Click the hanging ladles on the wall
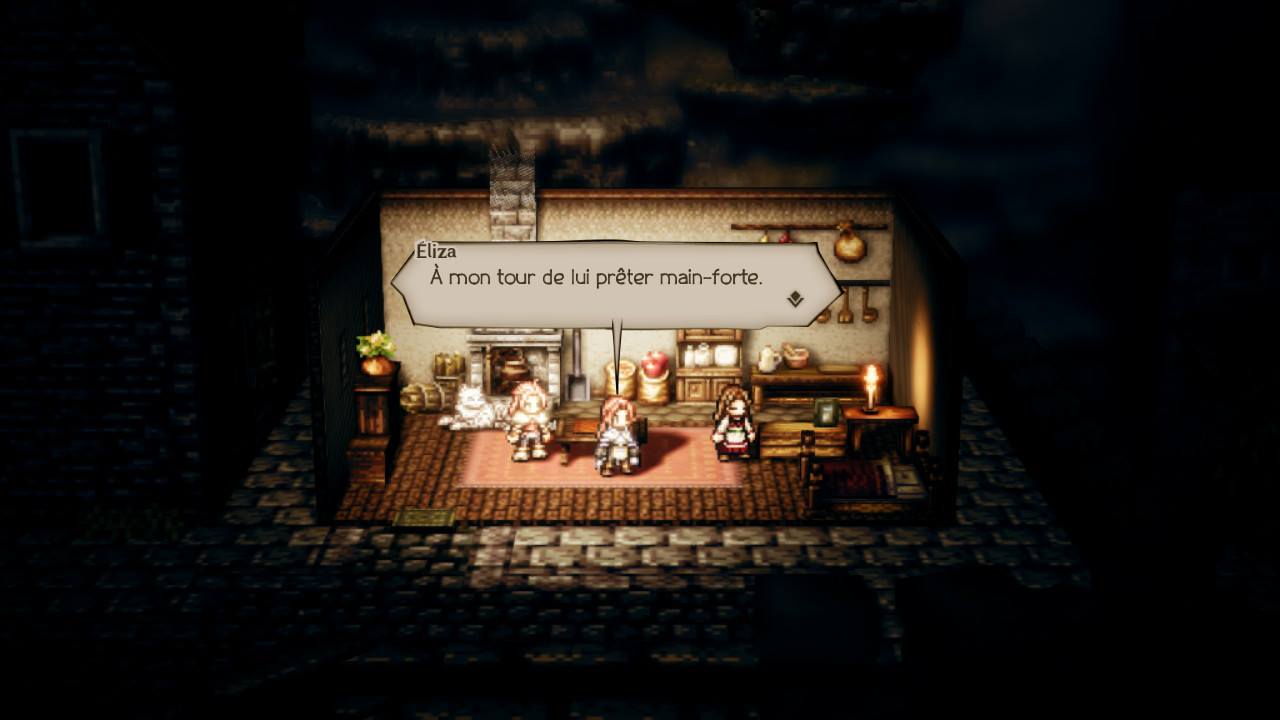 [854, 305]
